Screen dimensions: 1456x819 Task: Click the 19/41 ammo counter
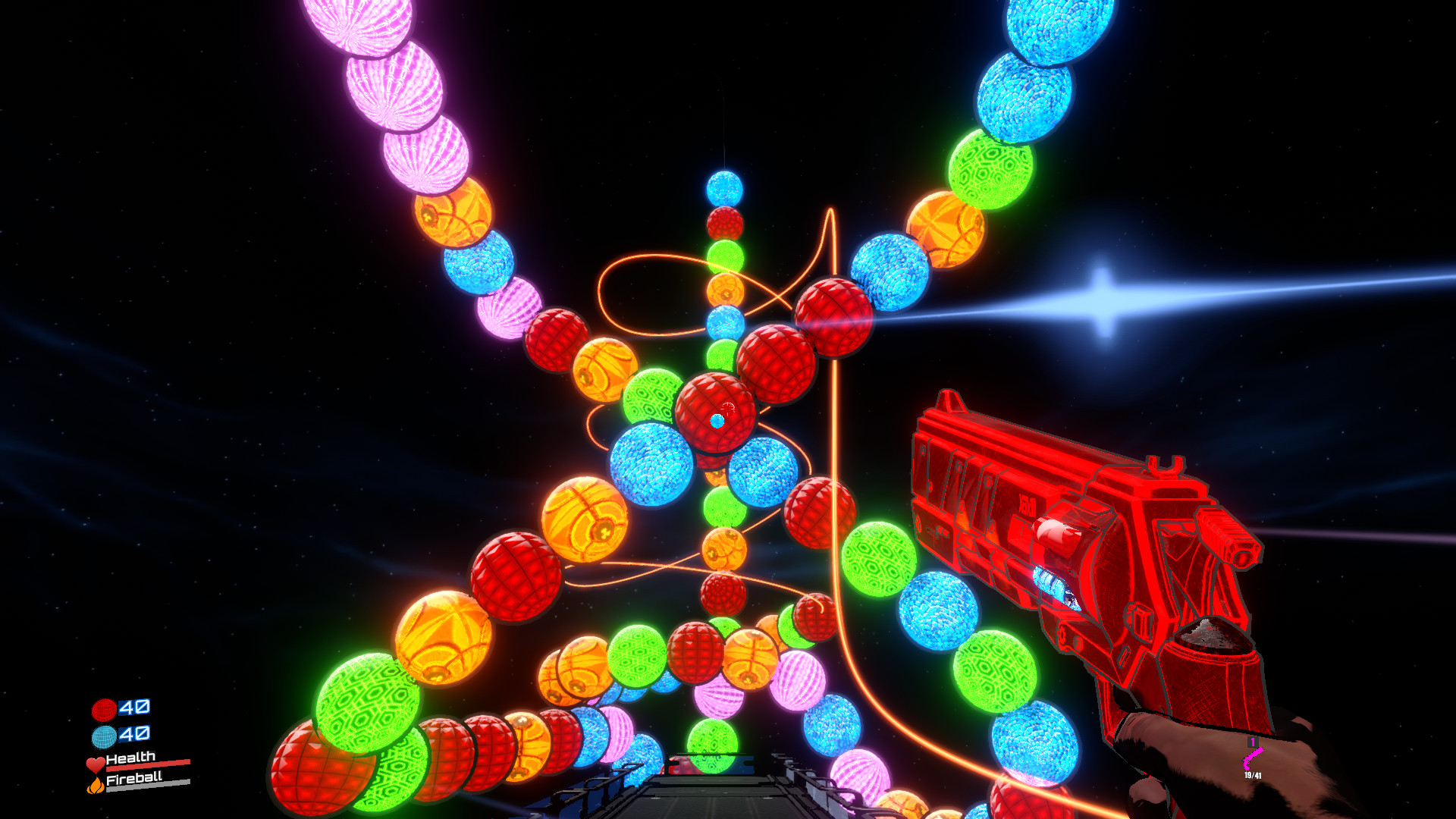1254,775
